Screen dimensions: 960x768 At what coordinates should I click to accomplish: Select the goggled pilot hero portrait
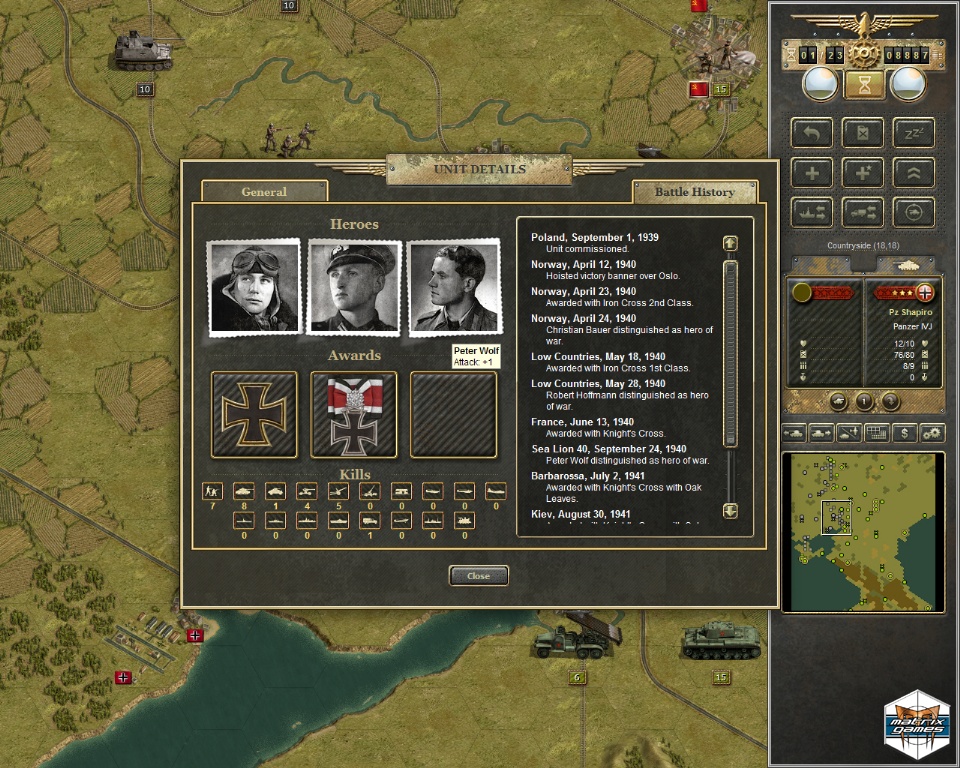coord(254,288)
